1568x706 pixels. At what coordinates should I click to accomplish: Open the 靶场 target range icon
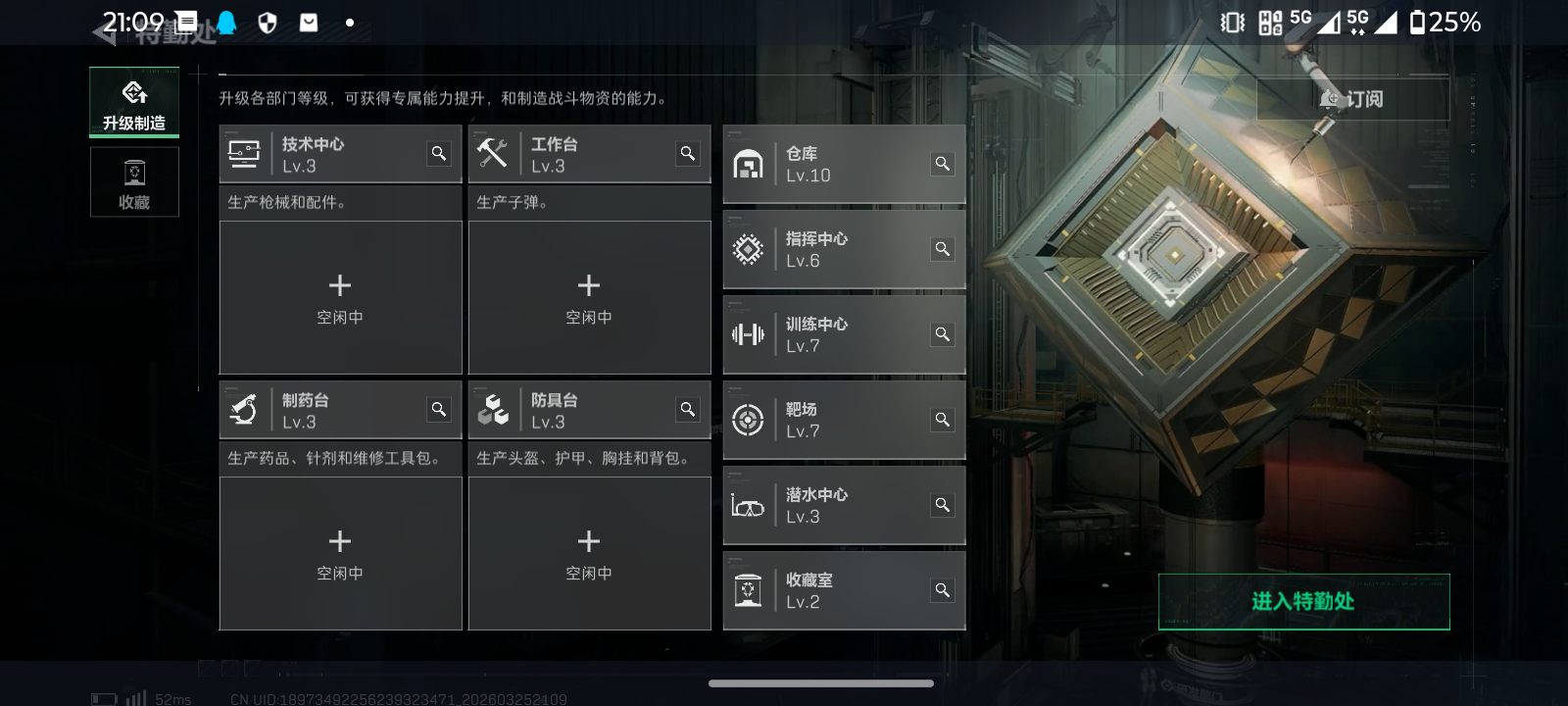(x=749, y=420)
